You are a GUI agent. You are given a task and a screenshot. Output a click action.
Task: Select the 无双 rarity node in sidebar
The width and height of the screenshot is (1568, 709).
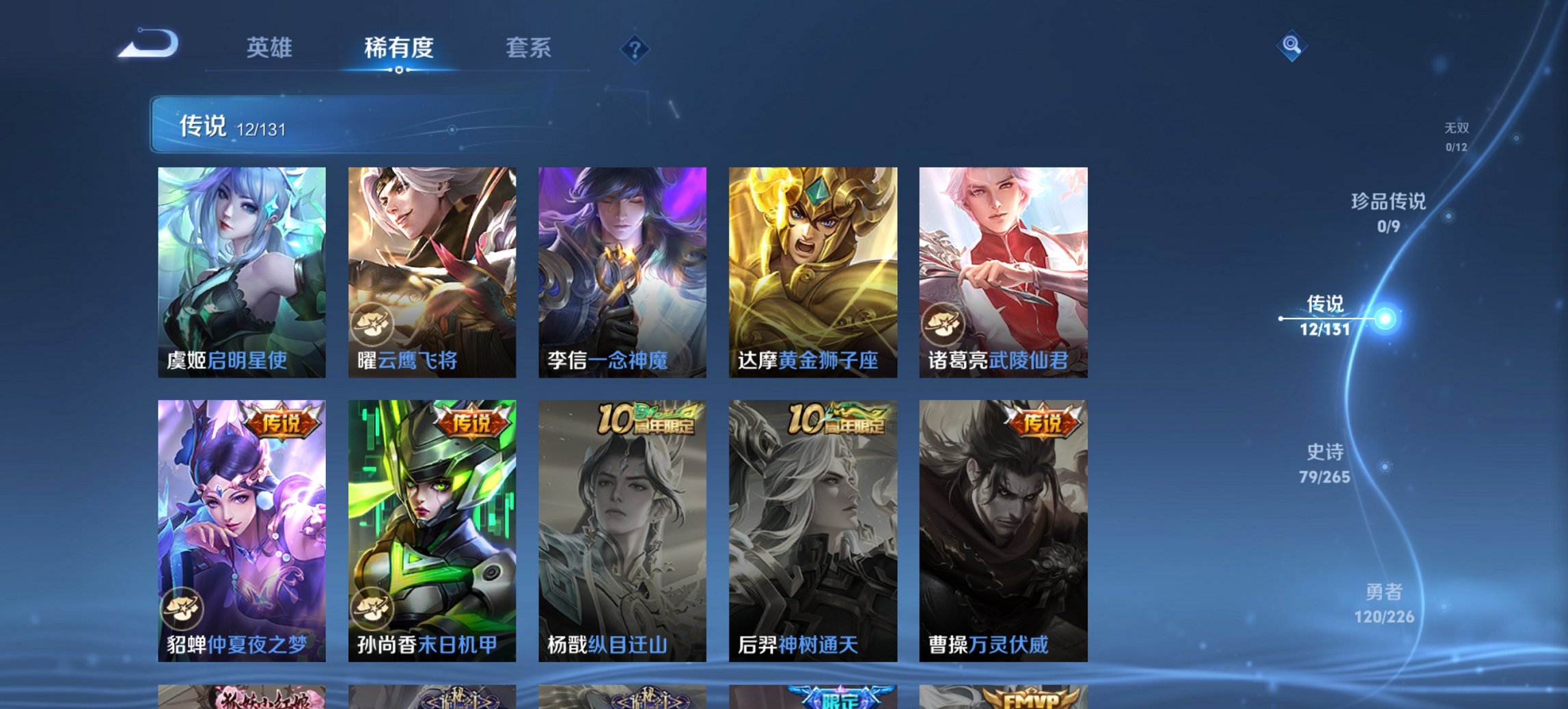(1455, 134)
